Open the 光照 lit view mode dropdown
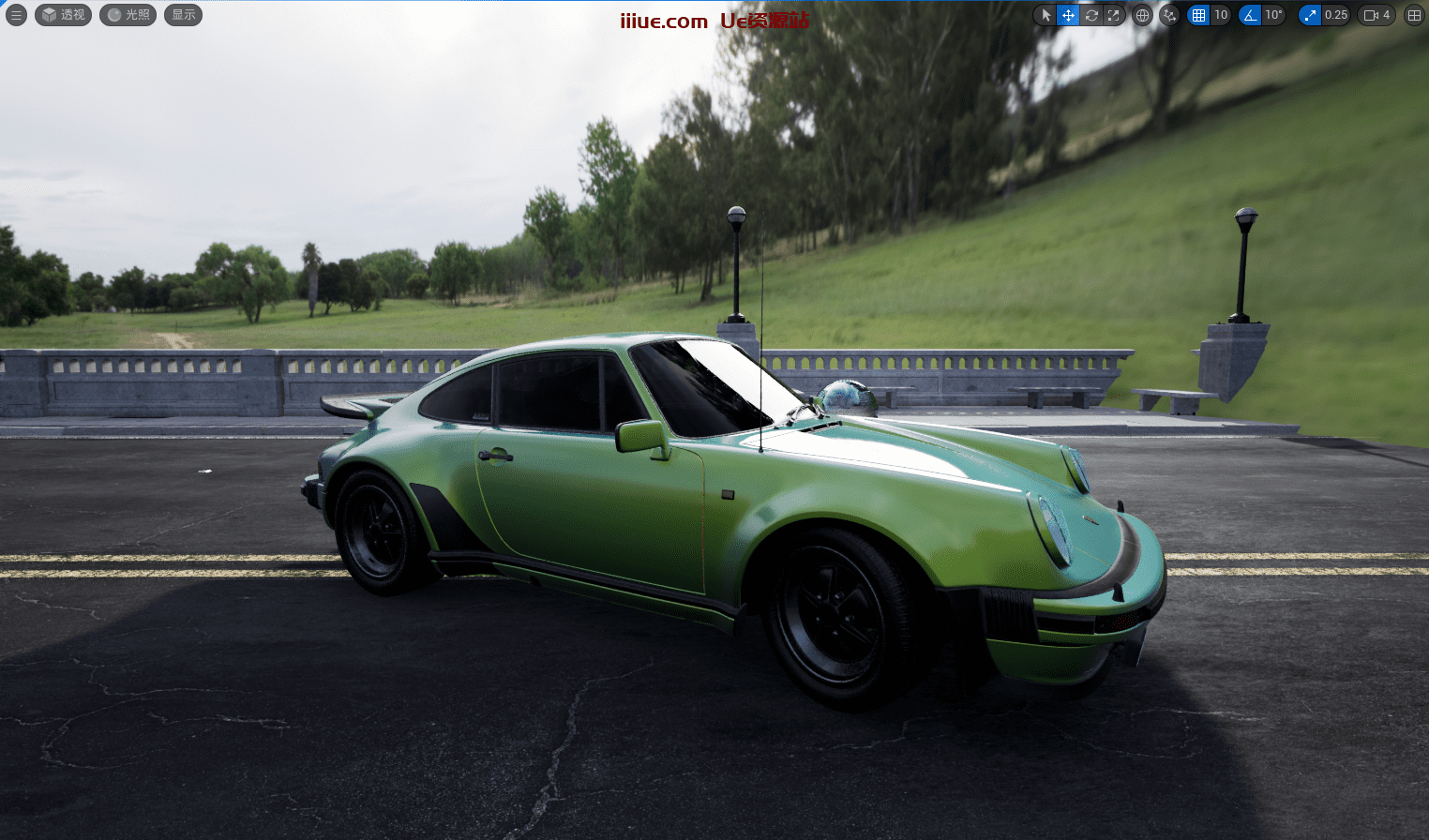 (128, 15)
